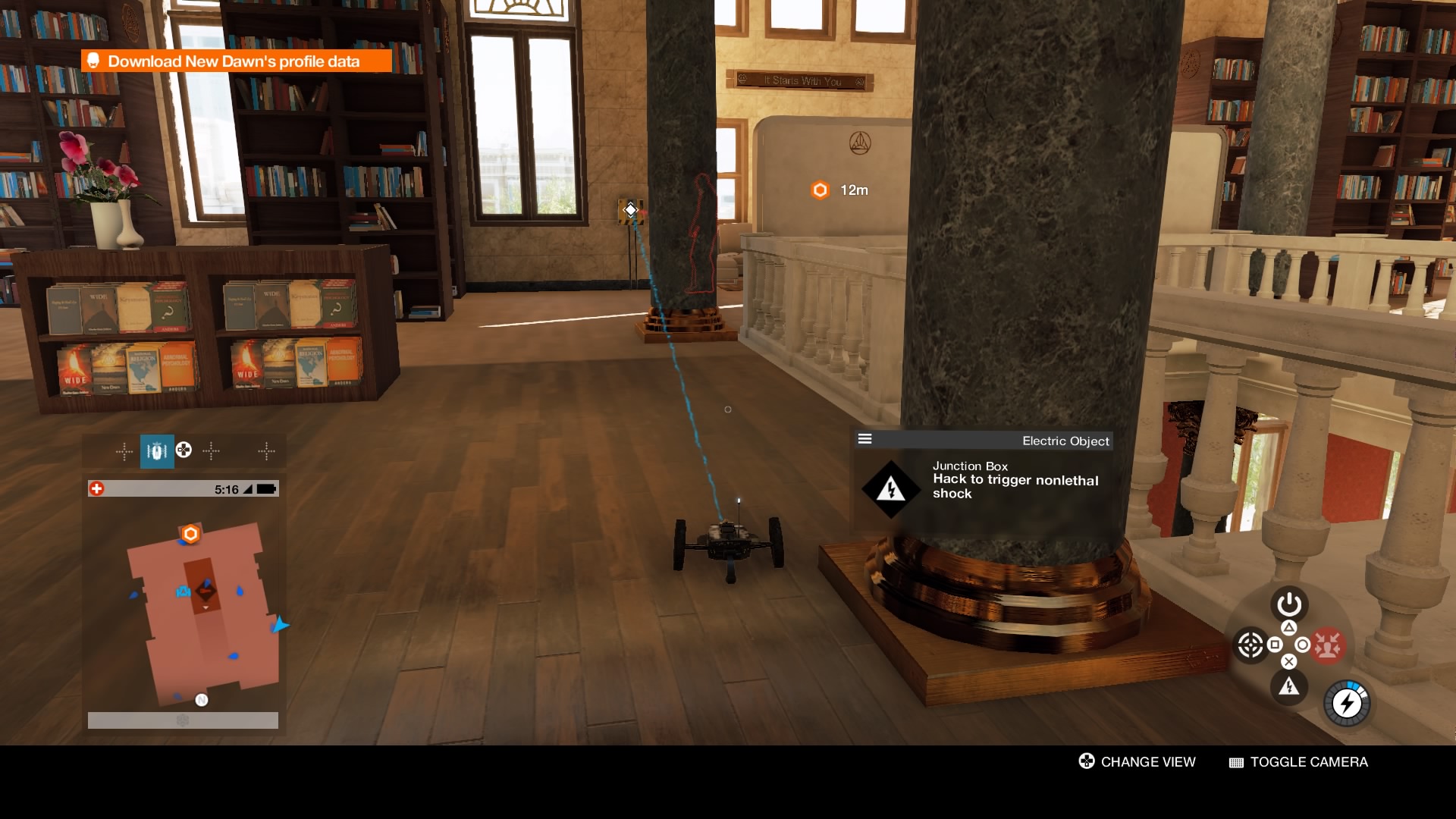Activate the power symbol hack option
Image resolution: width=1456 pixels, height=819 pixels.
tap(1288, 604)
